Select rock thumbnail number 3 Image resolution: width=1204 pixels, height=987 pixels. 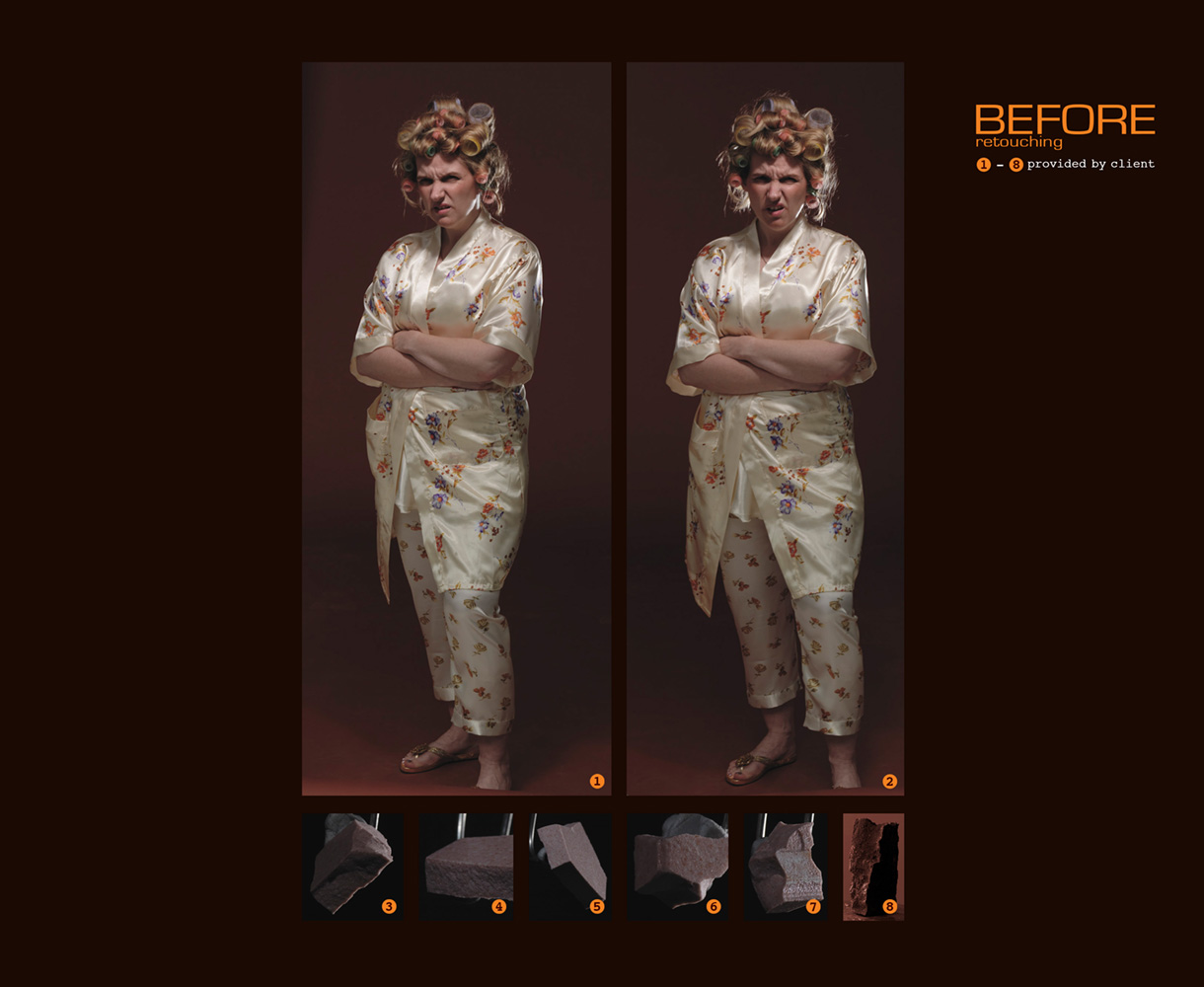[353, 867]
